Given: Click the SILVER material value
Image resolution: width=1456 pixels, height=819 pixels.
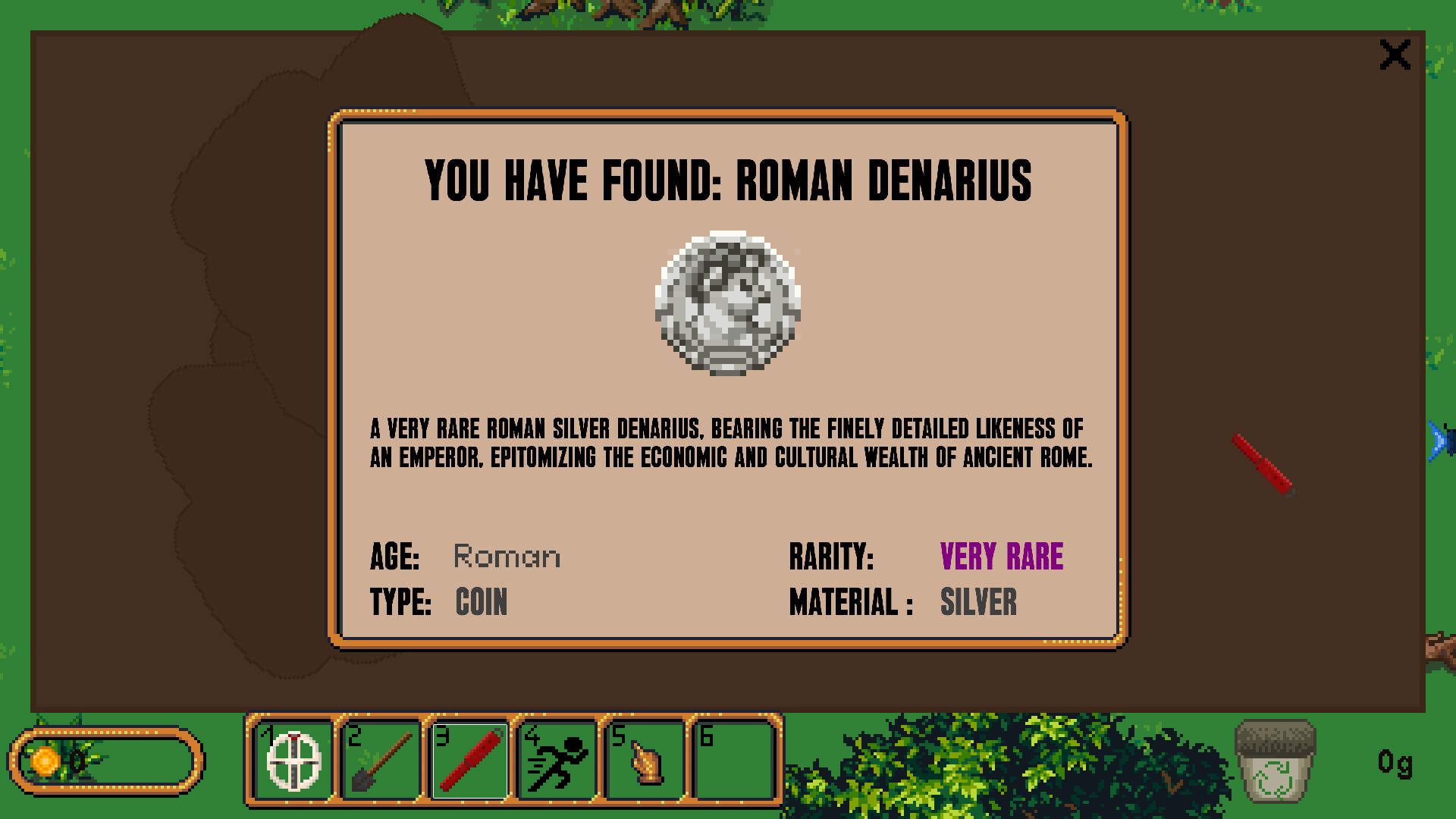Looking at the screenshot, I should pos(979,603).
